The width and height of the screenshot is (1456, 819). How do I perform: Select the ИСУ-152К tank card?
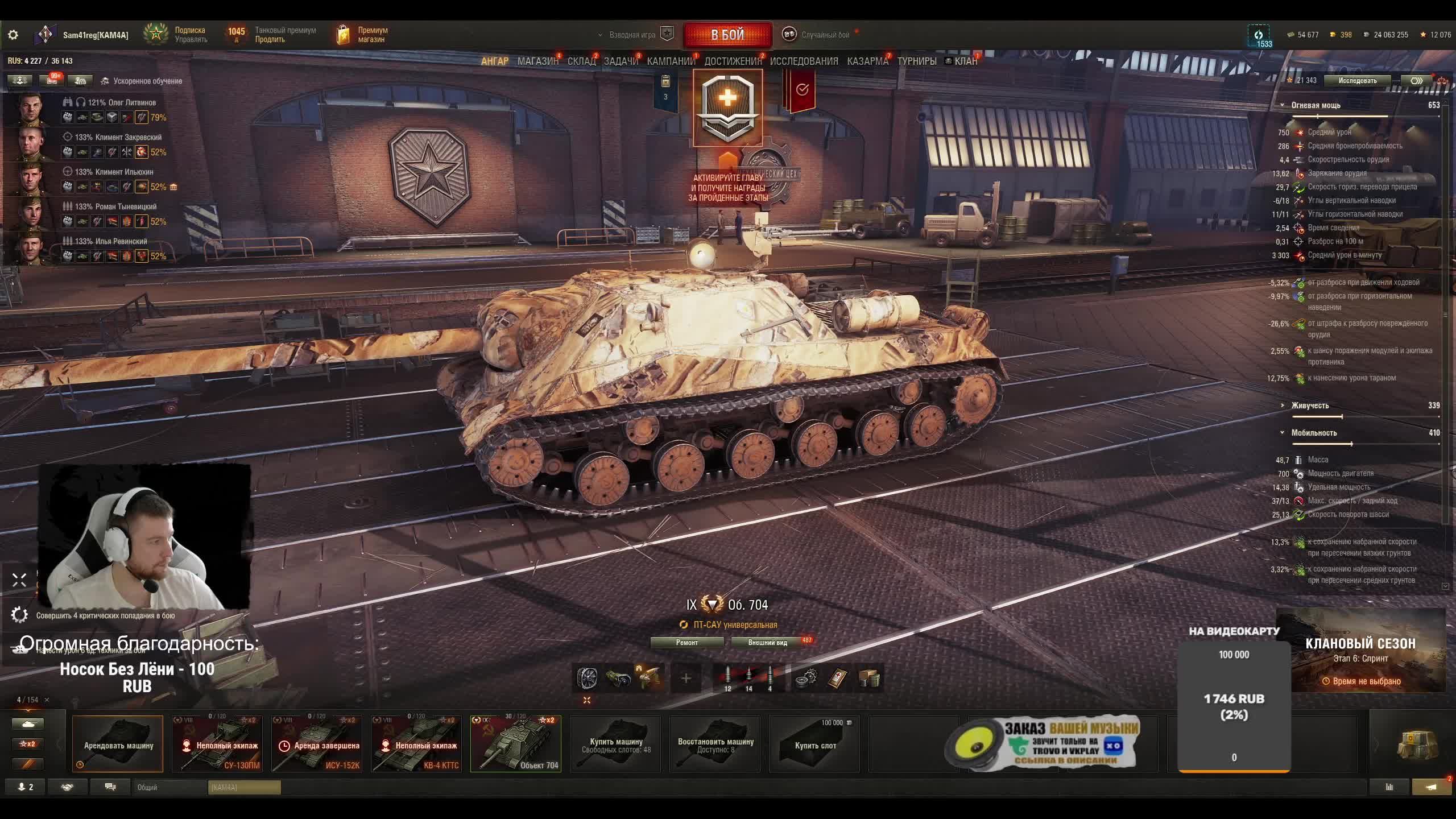coord(317,744)
